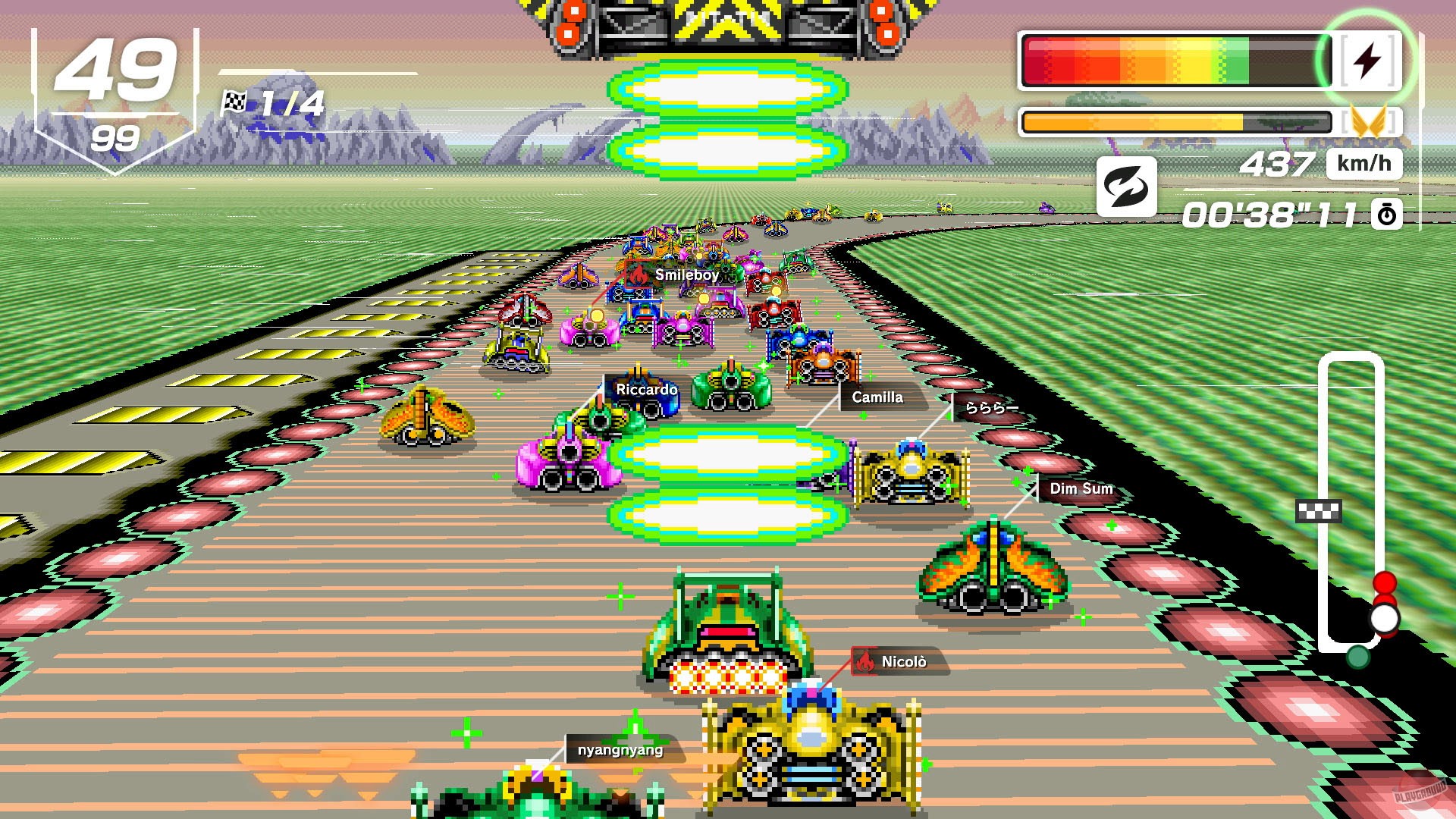Click the white player marker on the minimap
This screenshot has height=819, width=1456.
tap(1386, 619)
